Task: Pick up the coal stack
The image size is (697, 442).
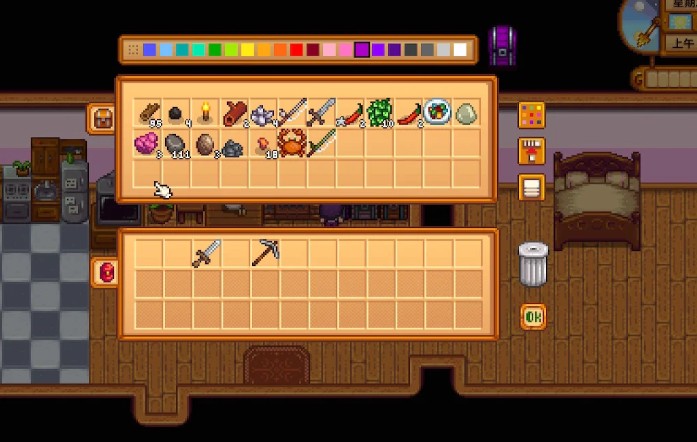Action: point(176,113)
